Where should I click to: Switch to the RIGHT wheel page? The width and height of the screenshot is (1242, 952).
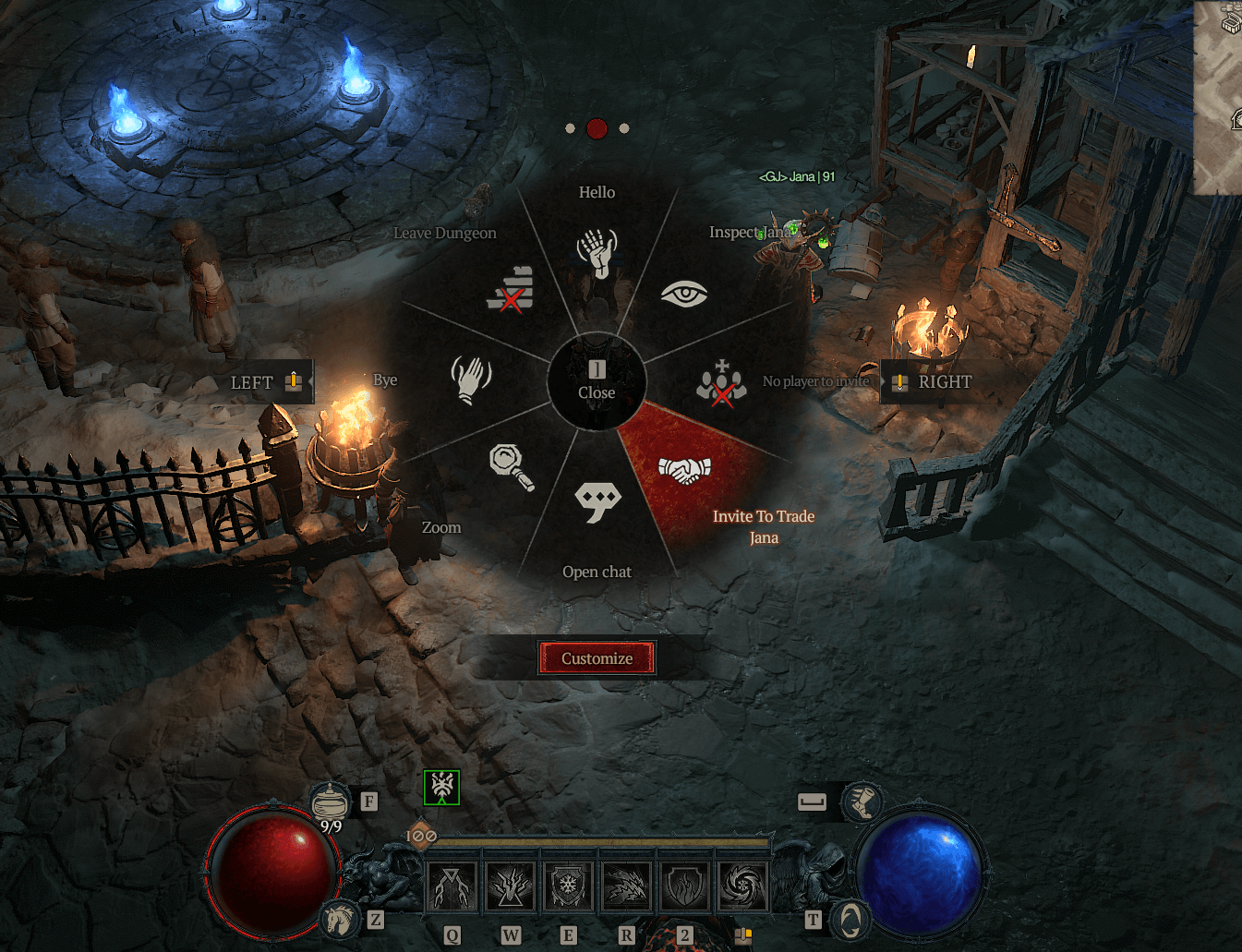[932, 382]
